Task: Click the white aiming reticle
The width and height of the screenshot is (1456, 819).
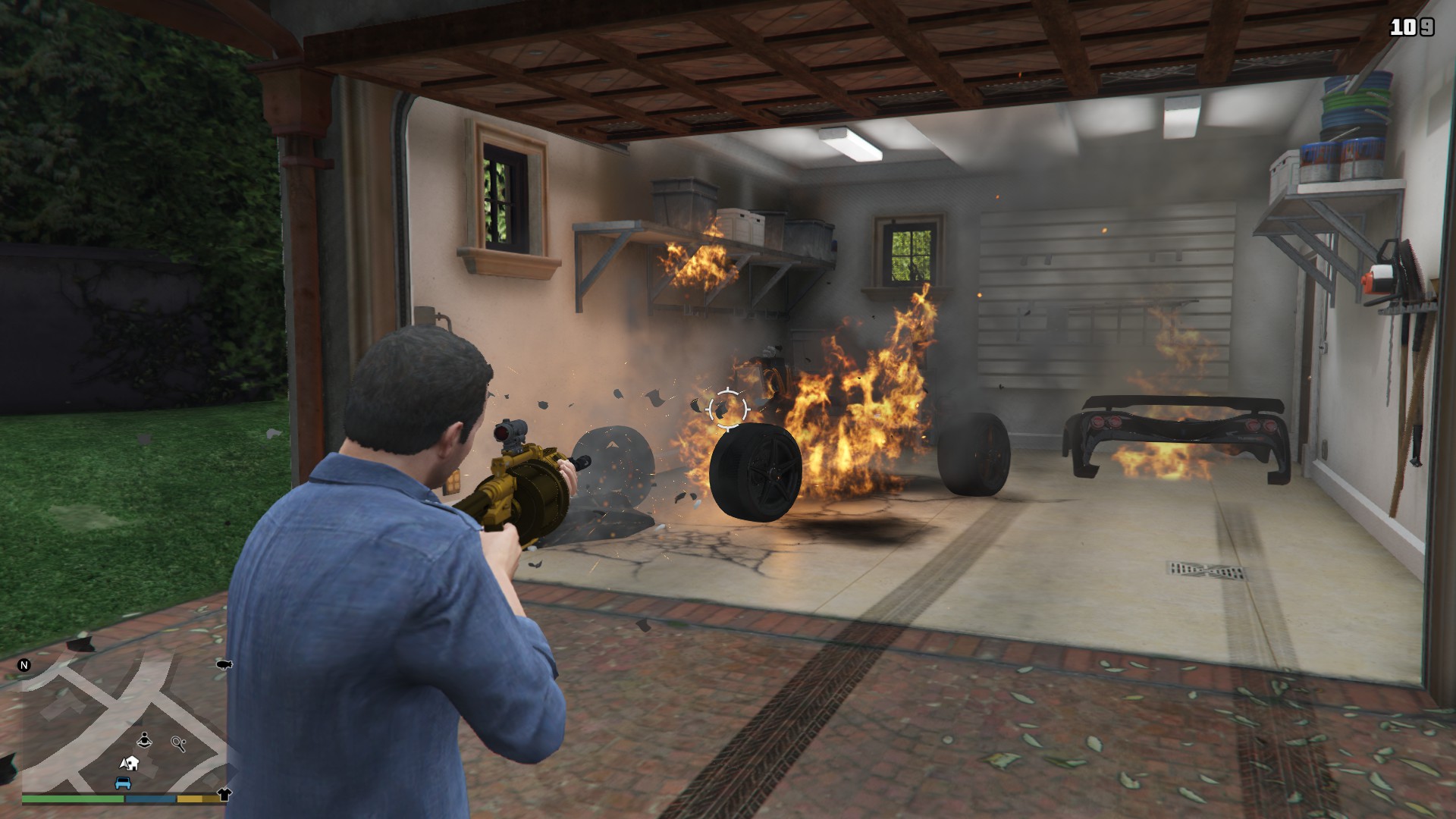Action: point(727,410)
